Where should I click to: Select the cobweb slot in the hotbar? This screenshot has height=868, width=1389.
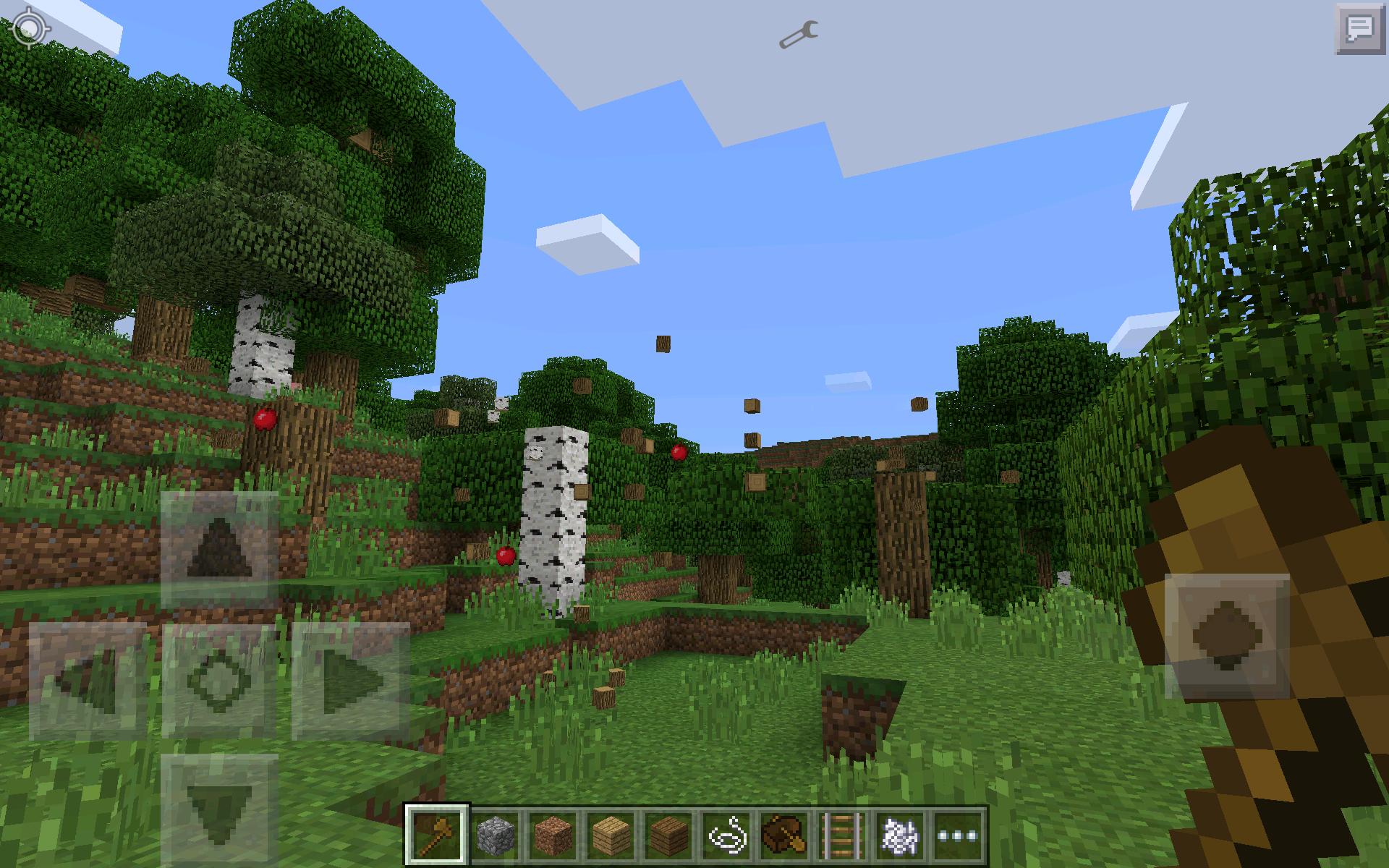pyautogui.click(x=901, y=833)
